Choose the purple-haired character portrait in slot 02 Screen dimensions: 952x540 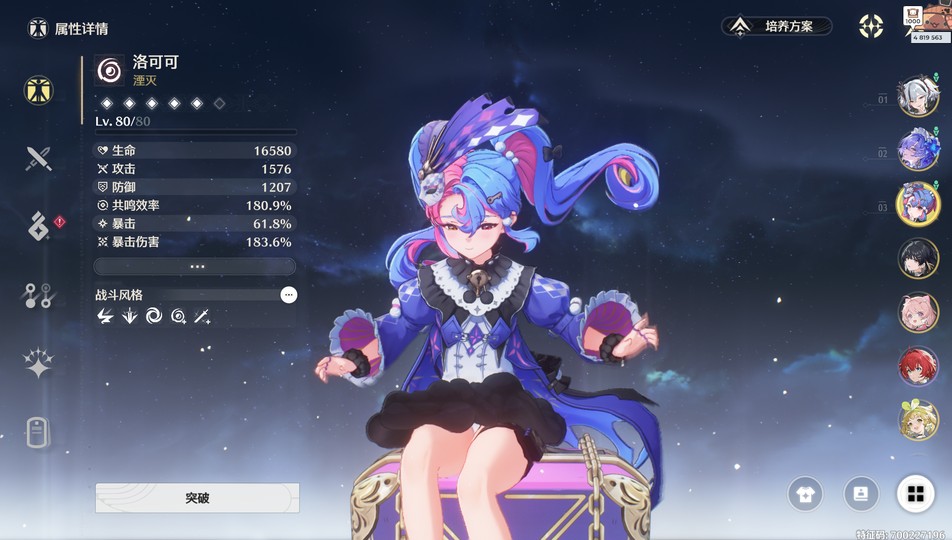918,150
